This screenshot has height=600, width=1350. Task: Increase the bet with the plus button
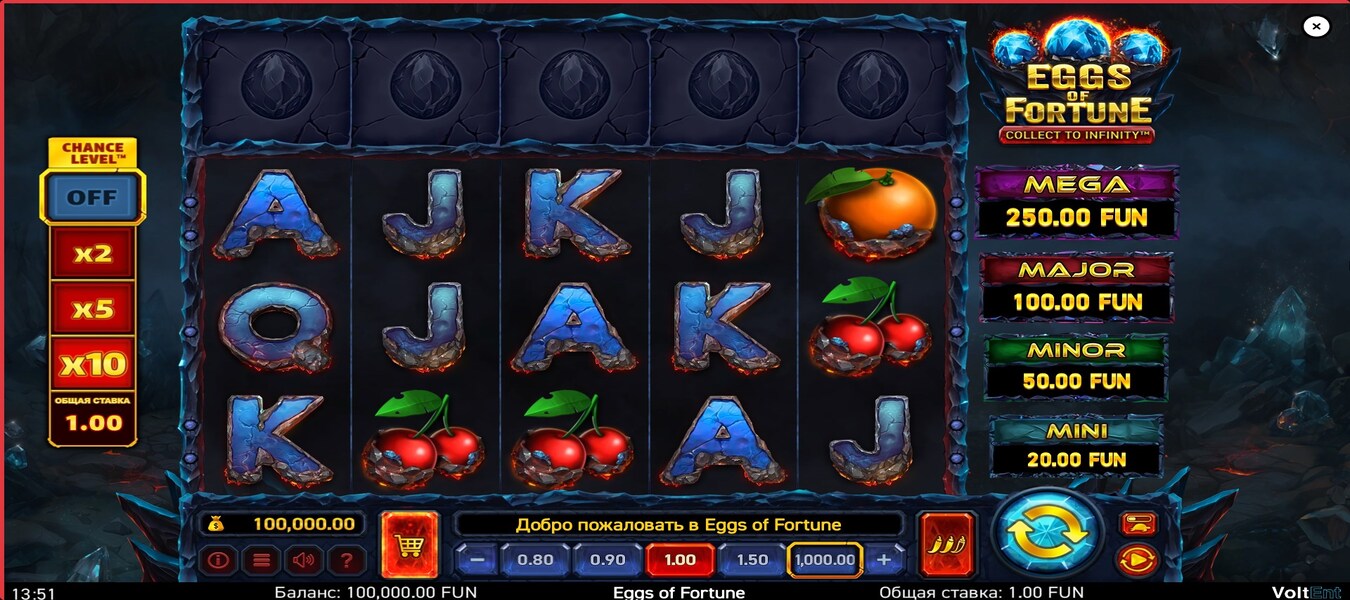pyautogui.click(x=884, y=560)
